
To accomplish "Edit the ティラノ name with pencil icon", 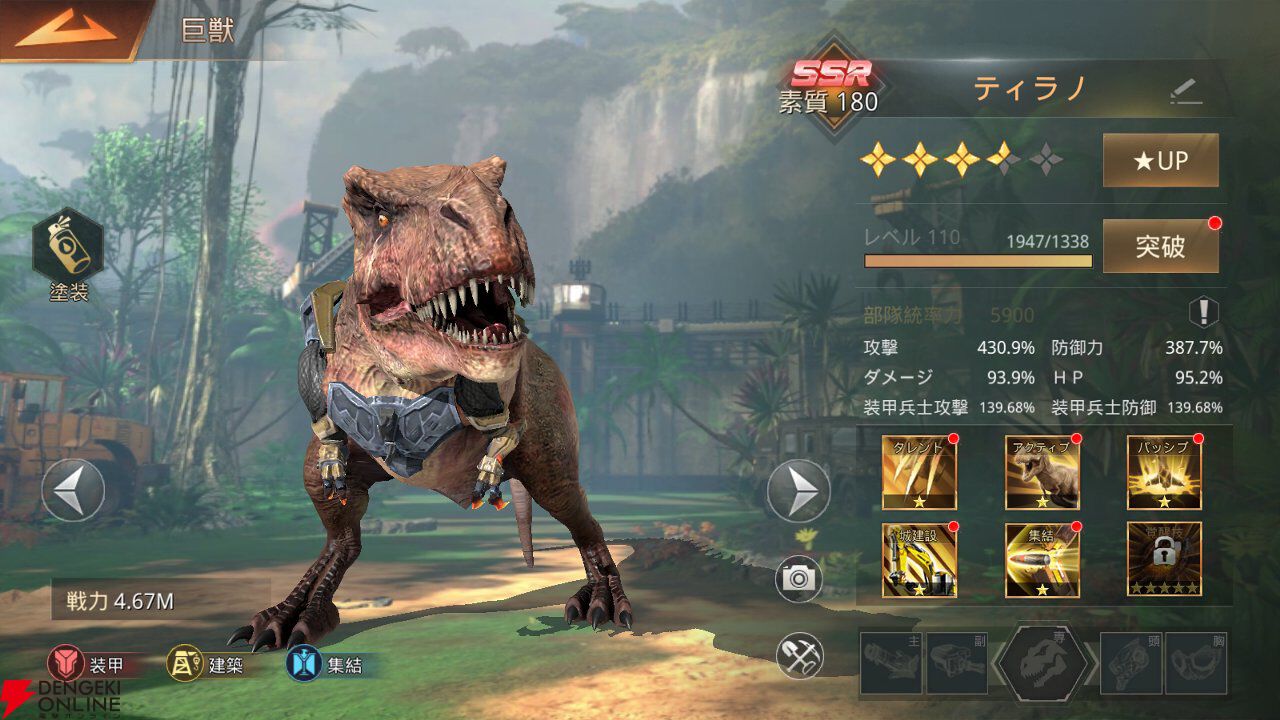I will coord(1185,92).
